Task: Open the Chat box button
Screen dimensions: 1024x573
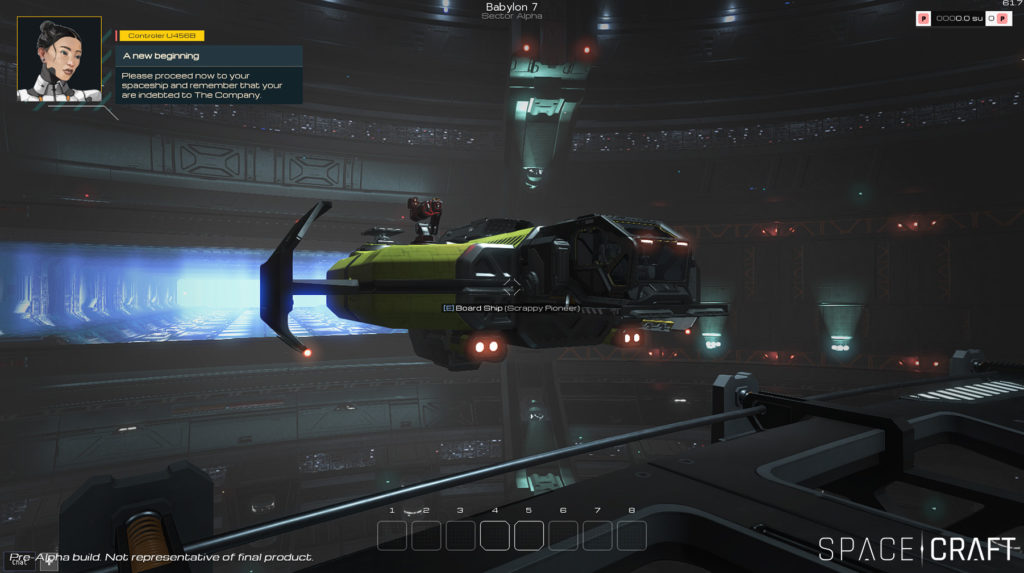Action: pos(20,561)
